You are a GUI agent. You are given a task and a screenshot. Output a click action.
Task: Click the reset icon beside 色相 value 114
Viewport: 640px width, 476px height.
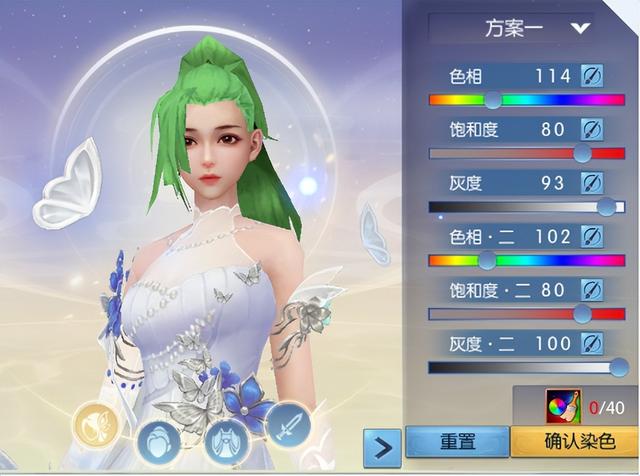(591, 76)
